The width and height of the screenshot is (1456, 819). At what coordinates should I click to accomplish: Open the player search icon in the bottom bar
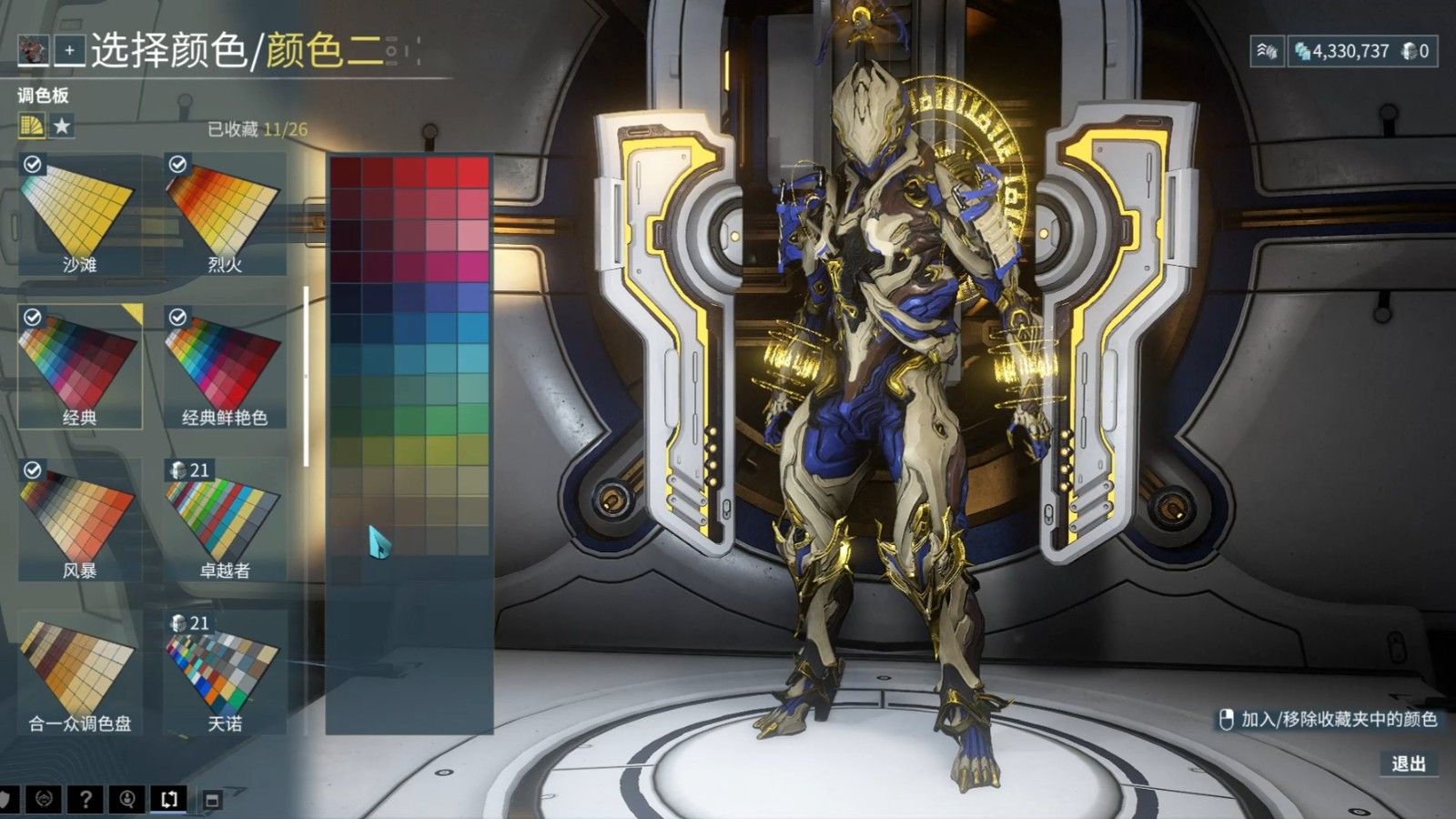tap(127, 800)
